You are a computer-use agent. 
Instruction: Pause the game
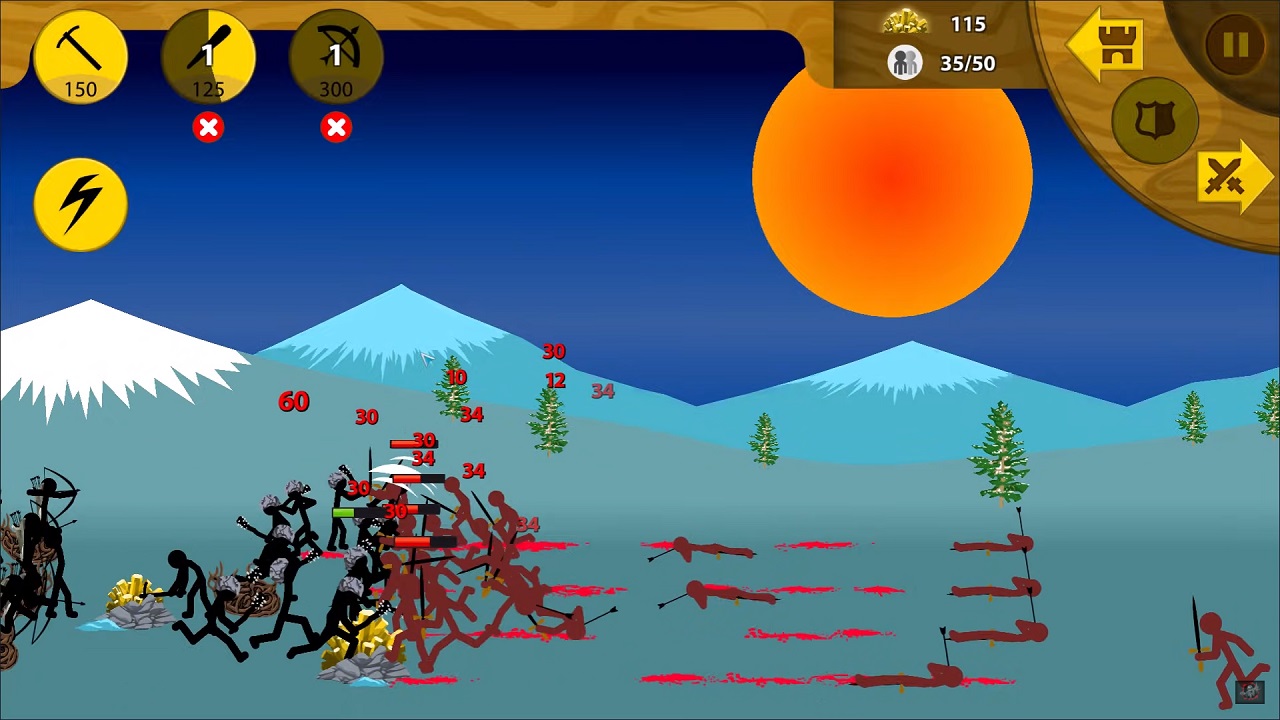point(1235,45)
